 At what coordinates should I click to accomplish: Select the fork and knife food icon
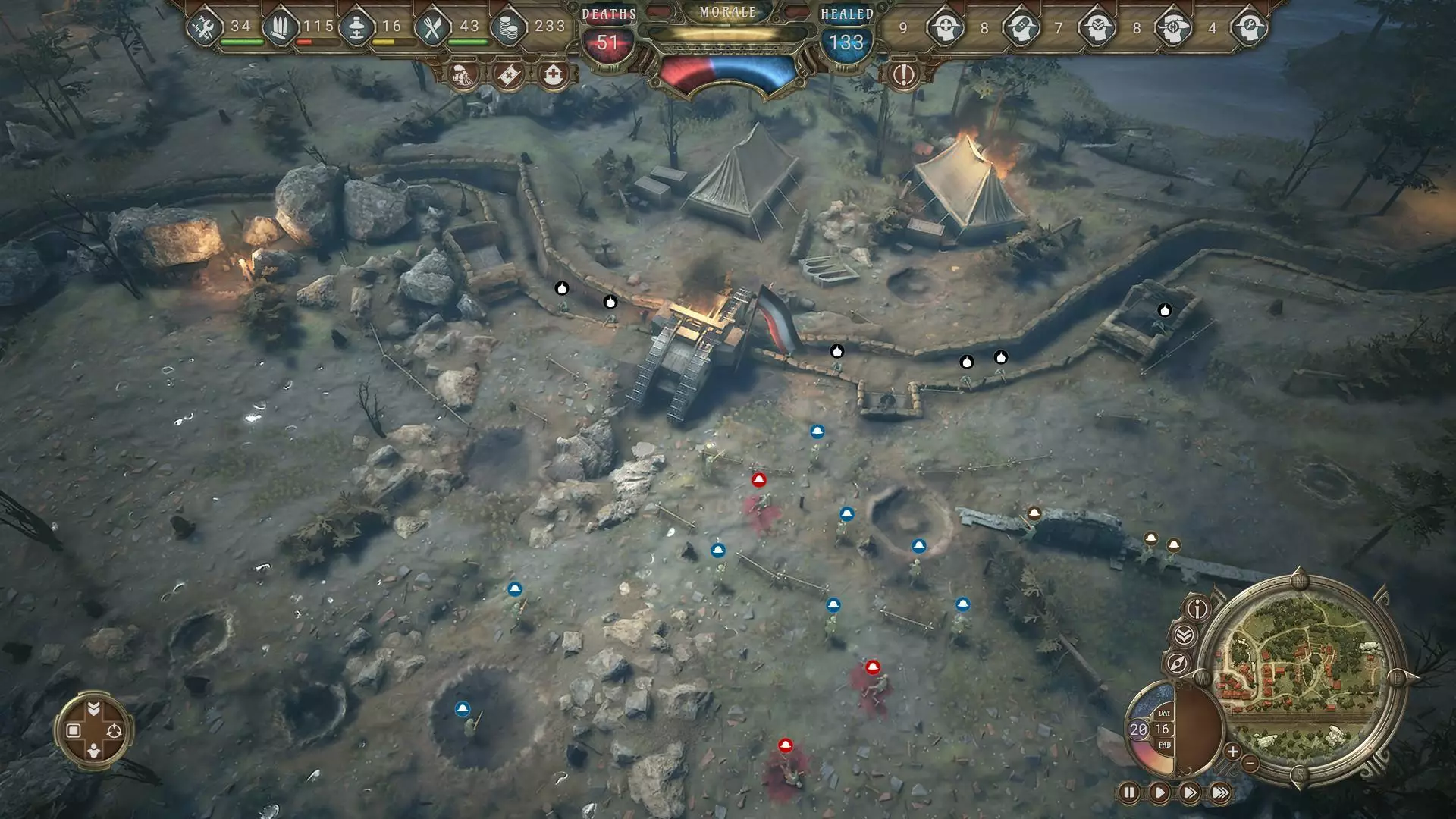point(432,28)
